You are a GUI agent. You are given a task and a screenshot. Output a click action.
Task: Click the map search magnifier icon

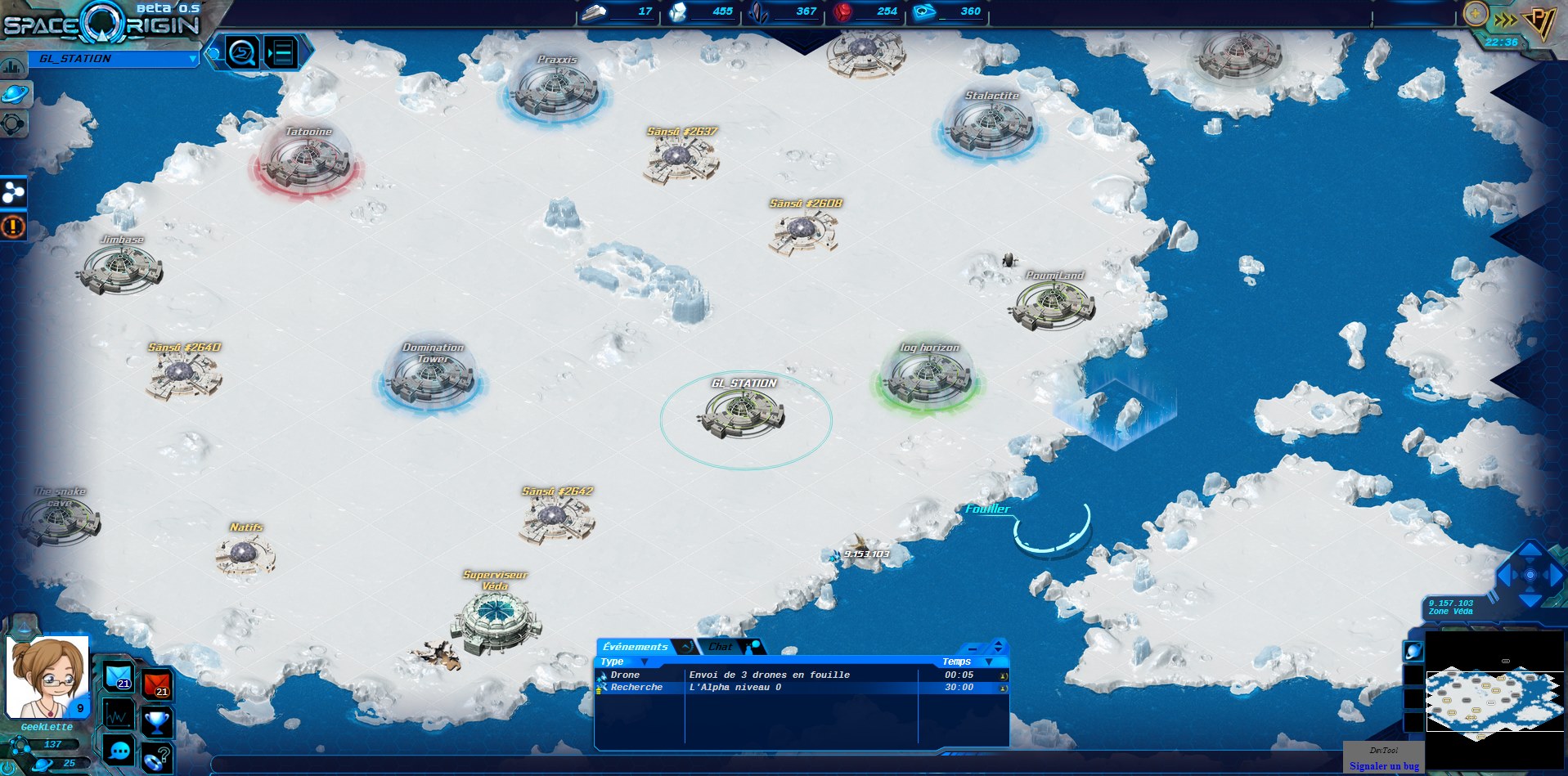[242, 53]
